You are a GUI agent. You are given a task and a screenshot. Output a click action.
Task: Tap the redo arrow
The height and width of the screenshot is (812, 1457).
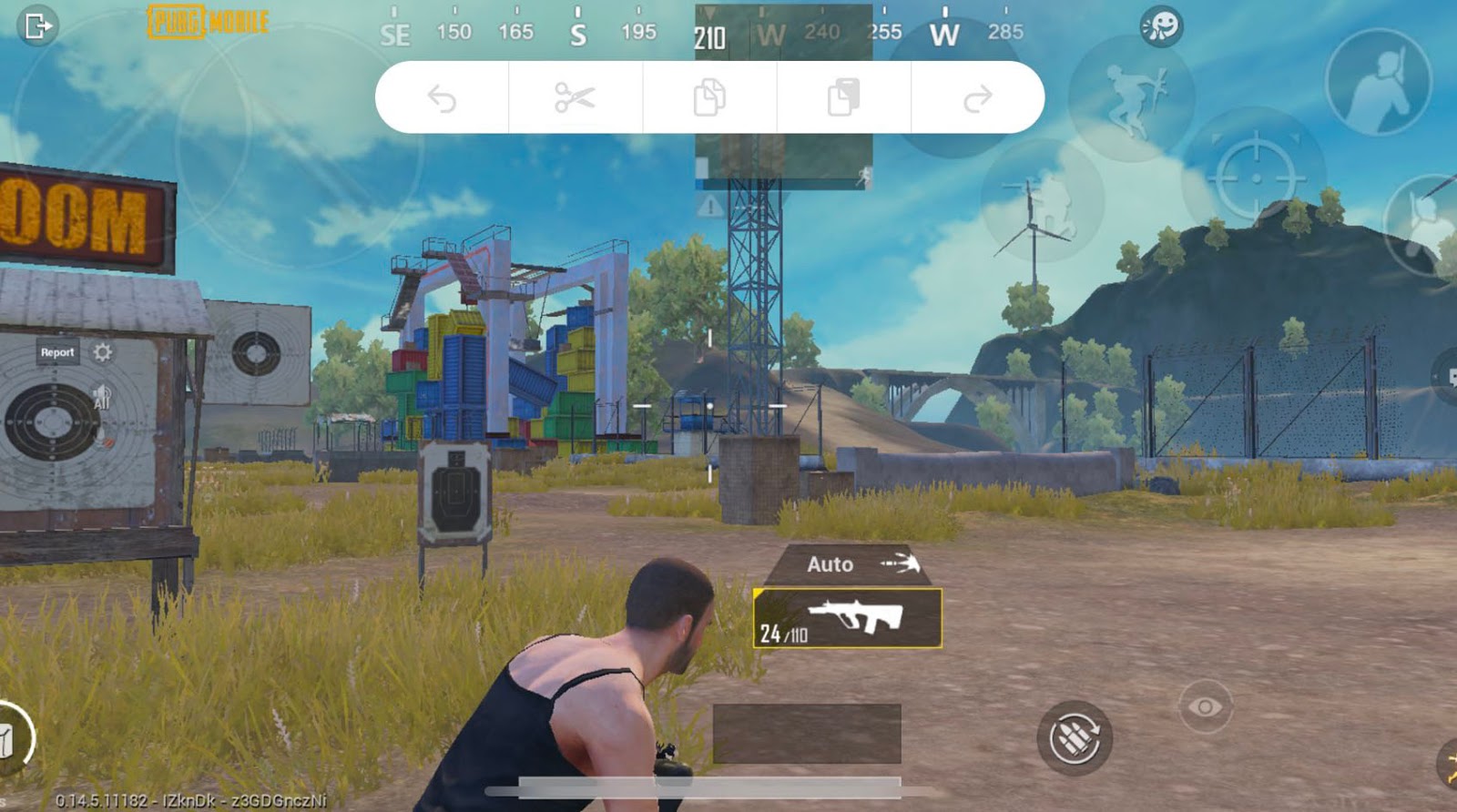pyautogui.click(x=977, y=97)
